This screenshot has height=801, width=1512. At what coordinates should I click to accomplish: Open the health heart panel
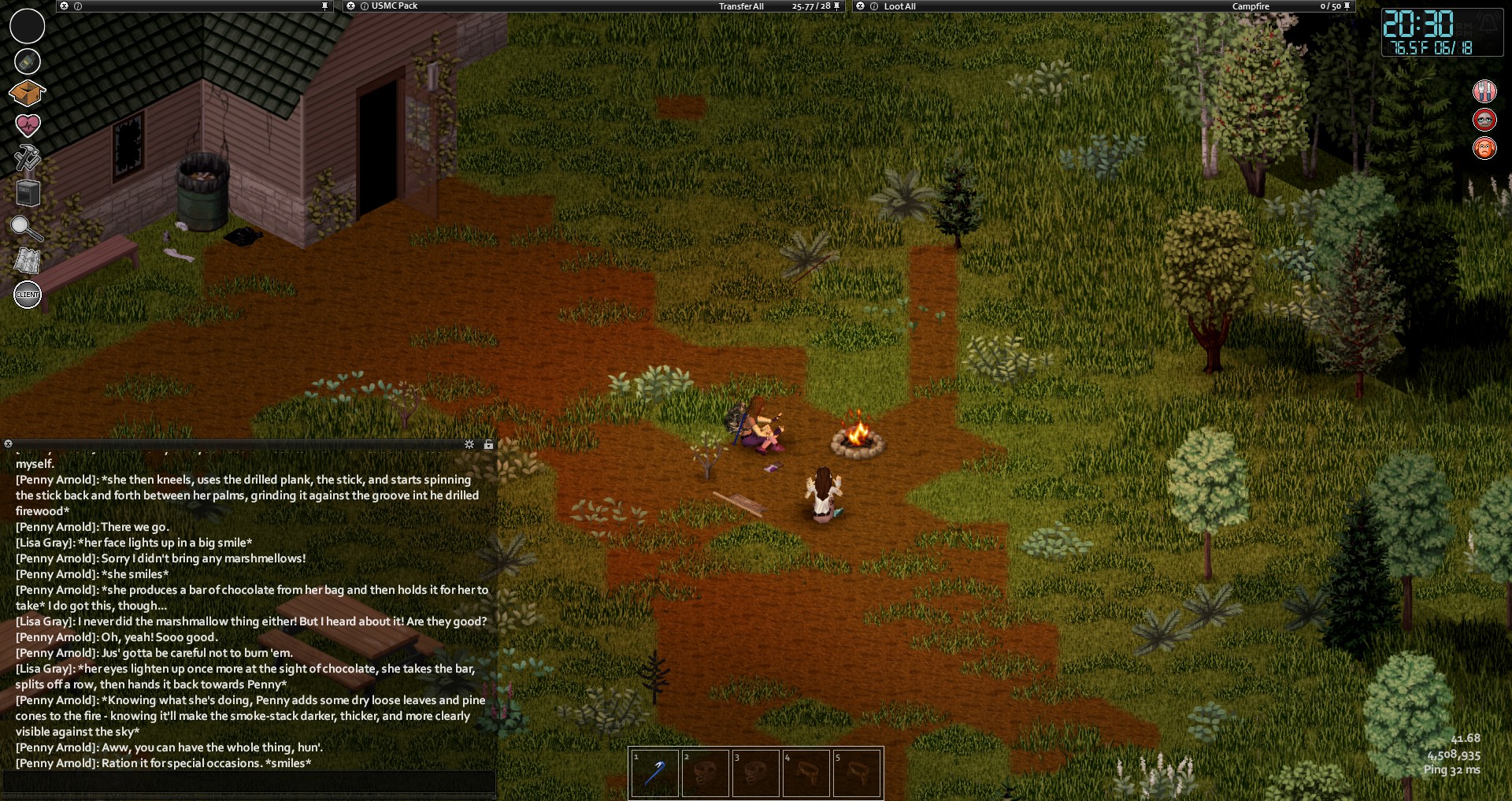tap(28, 124)
